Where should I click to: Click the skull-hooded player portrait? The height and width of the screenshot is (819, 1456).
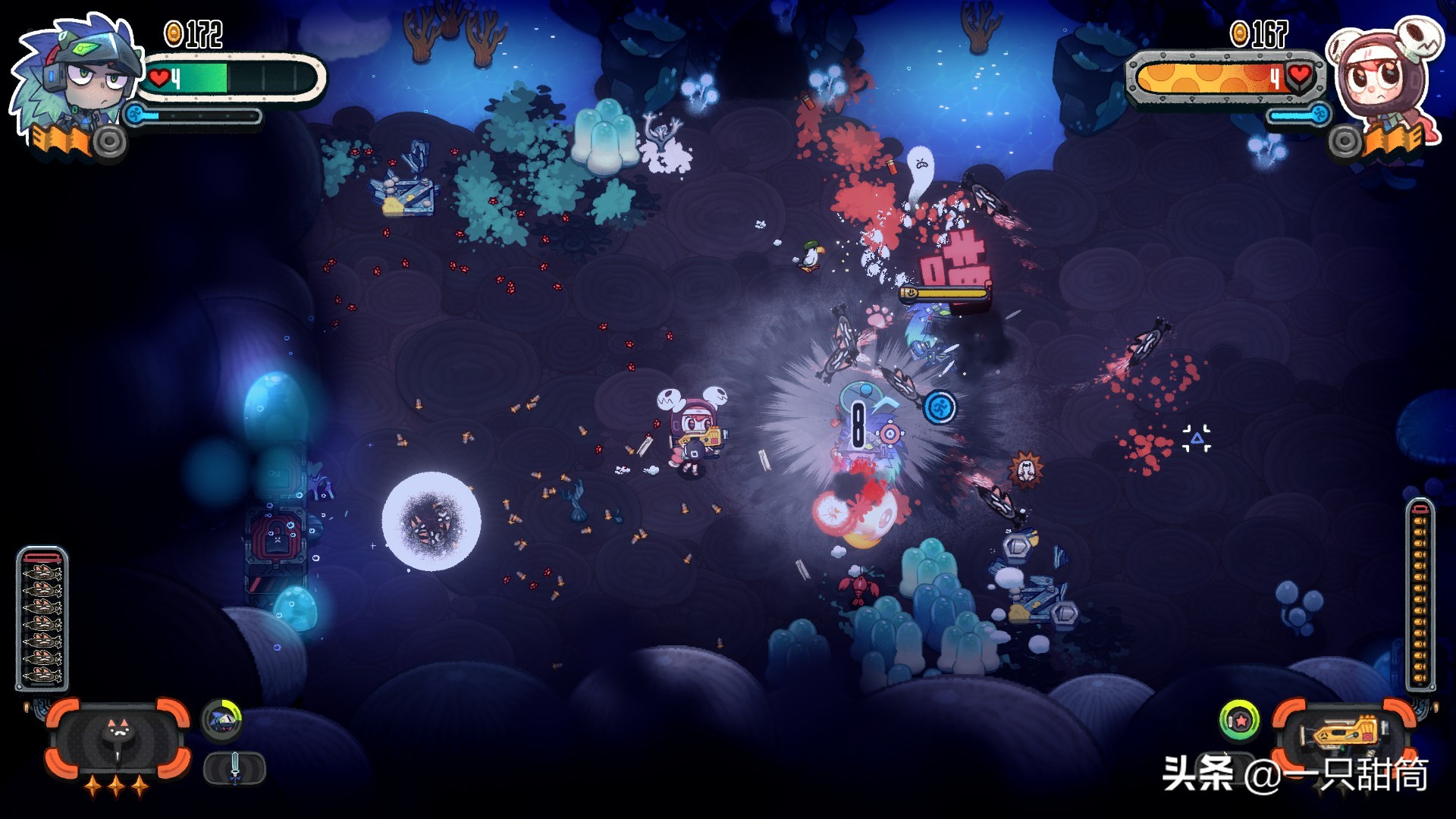pyautogui.click(x=1380, y=76)
